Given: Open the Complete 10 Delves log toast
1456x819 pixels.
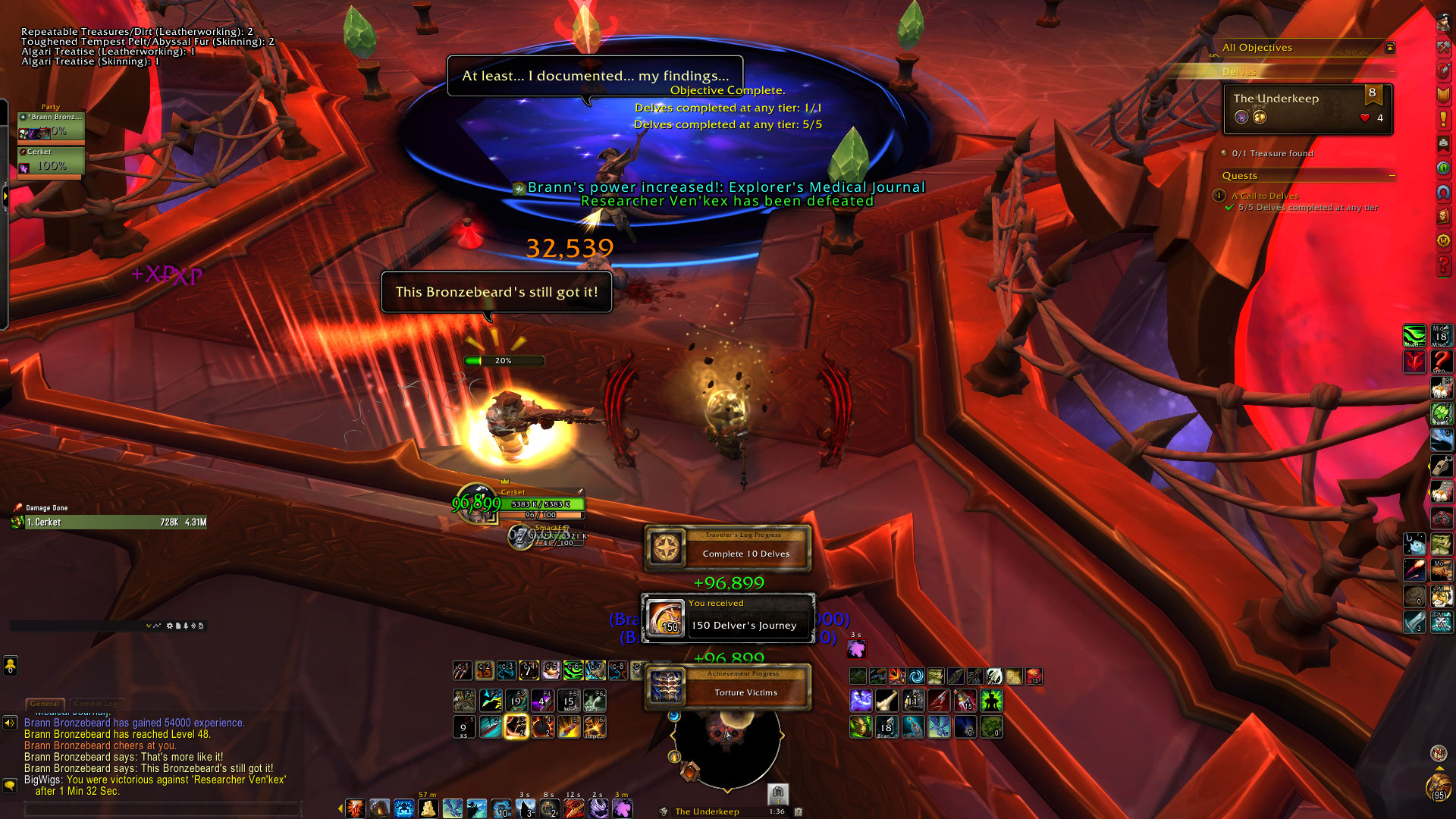Looking at the screenshot, I should tap(728, 548).
